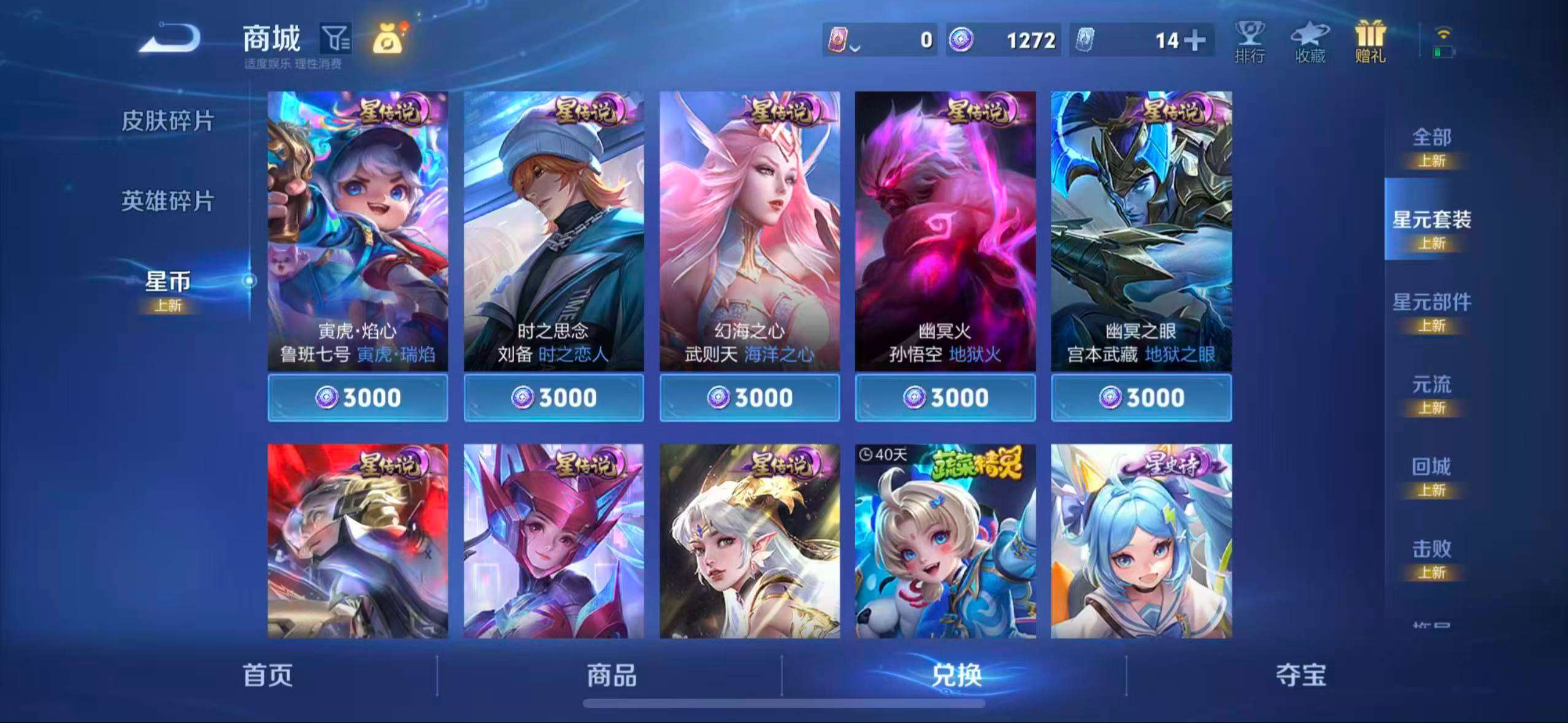
Task: Buy 寅虎·焰心 for 3000 coins
Action: [x=357, y=397]
